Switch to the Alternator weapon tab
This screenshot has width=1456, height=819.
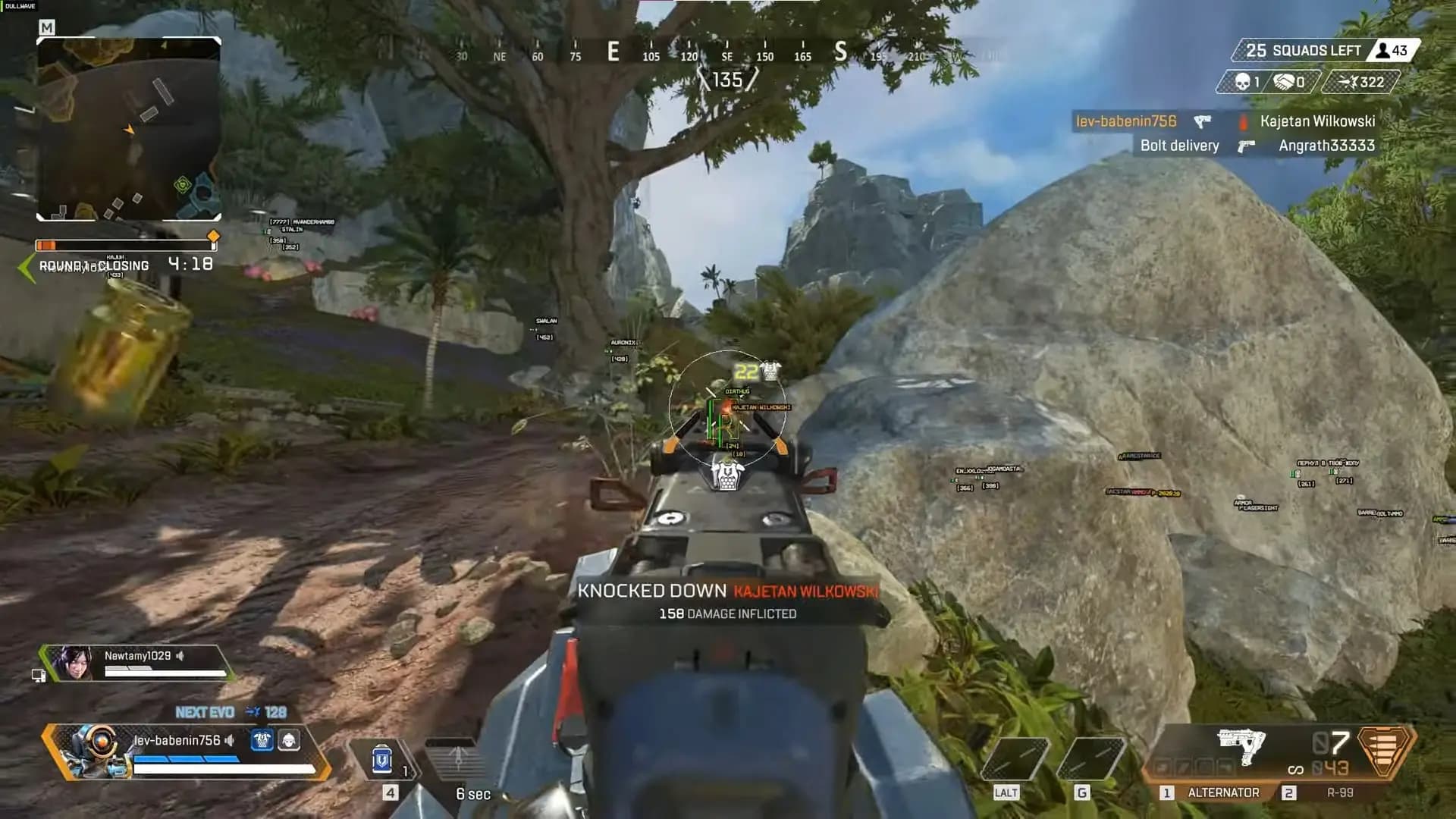(1222, 792)
